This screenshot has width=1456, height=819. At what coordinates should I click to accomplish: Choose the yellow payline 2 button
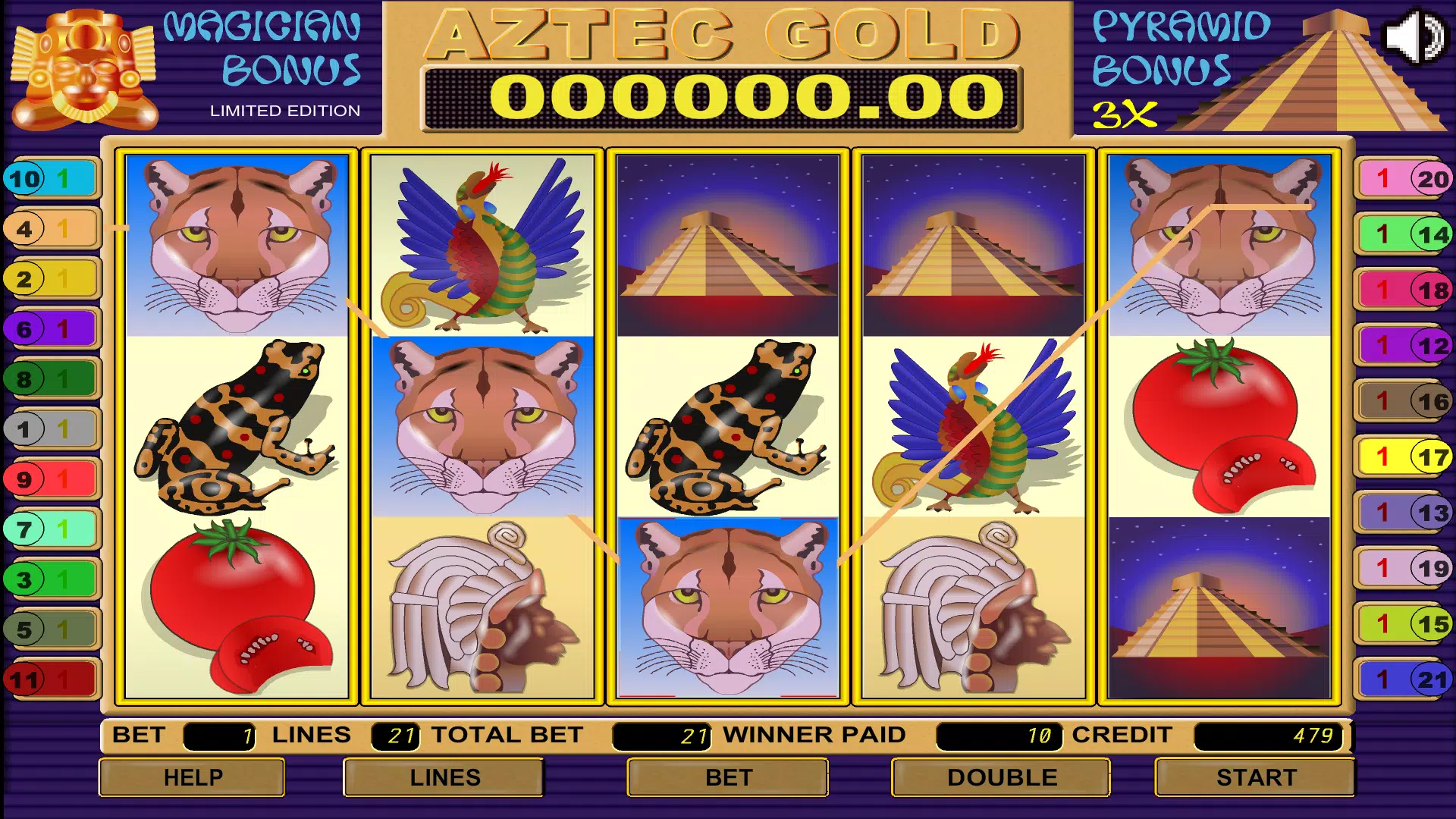[52, 279]
